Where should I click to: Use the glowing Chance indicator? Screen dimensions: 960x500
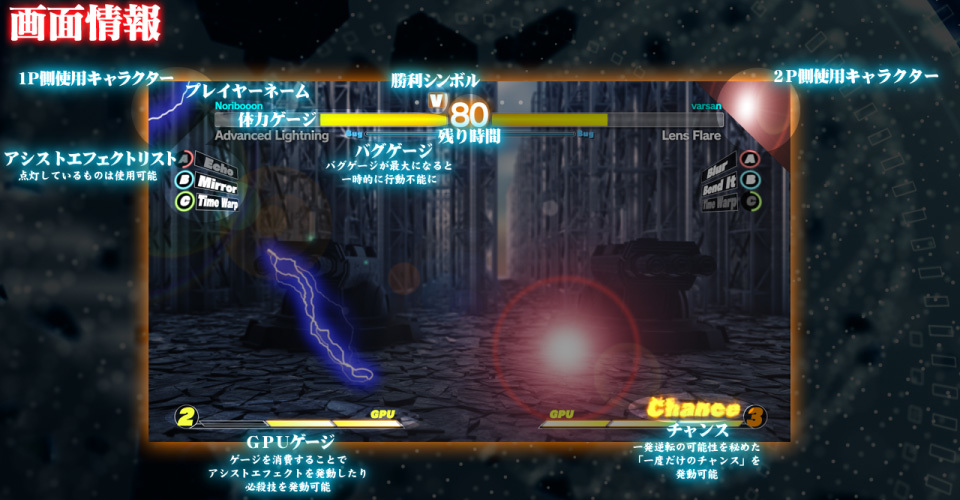pyautogui.click(x=693, y=408)
